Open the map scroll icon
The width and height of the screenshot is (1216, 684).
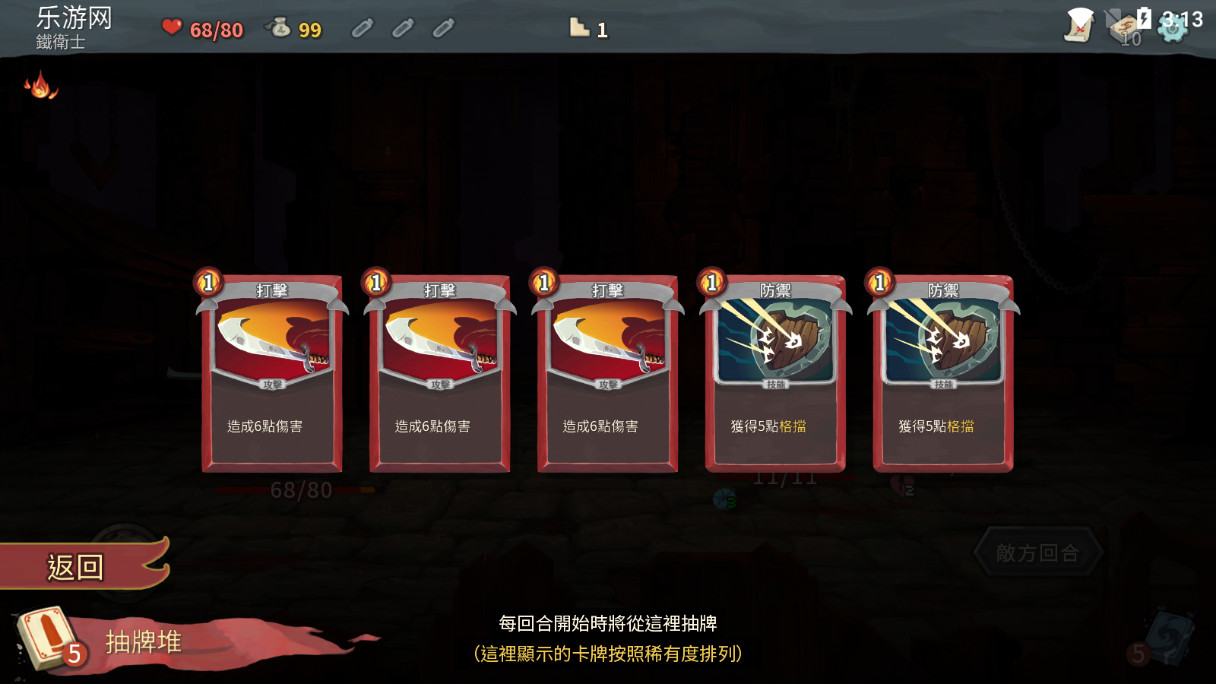click(x=1080, y=25)
